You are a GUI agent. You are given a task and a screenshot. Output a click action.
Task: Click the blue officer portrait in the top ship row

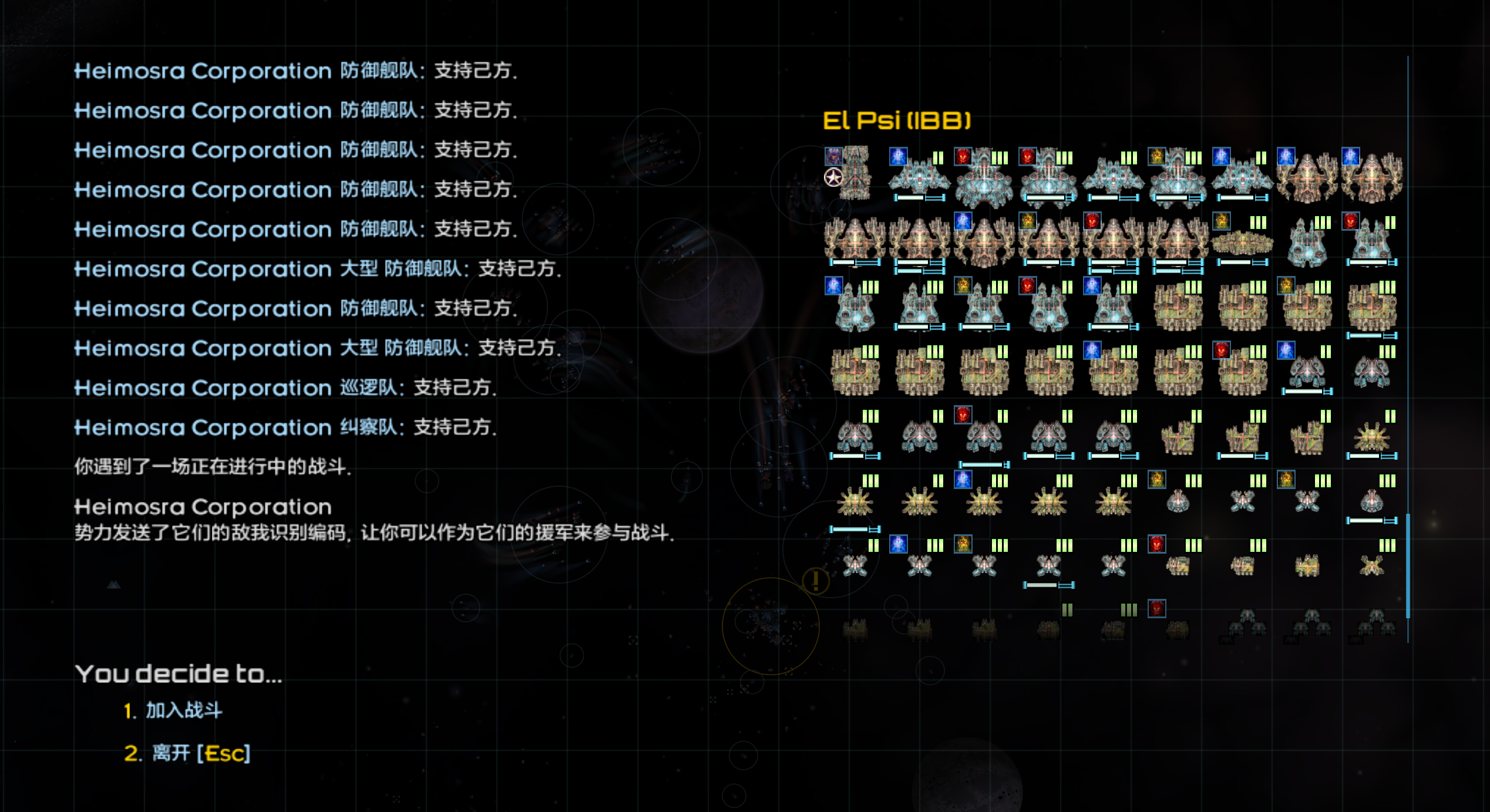pos(898,157)
